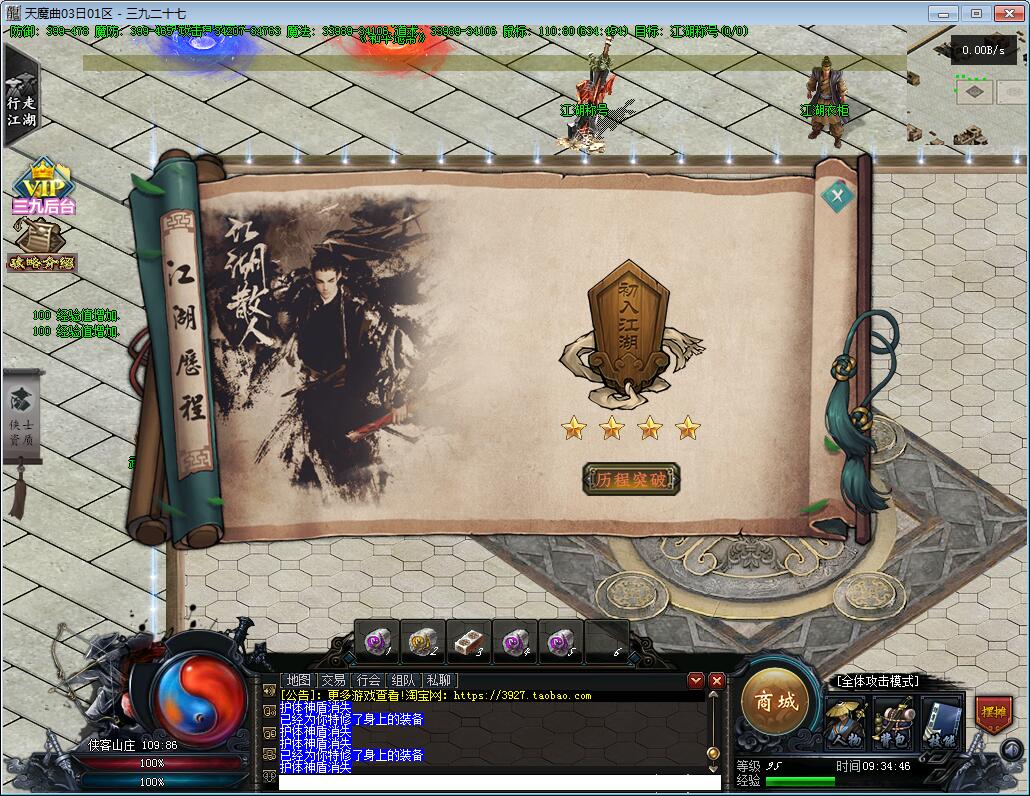Click the chat text input field
The width and height of the screenshot is (1030, 796).
coord(498,782)
